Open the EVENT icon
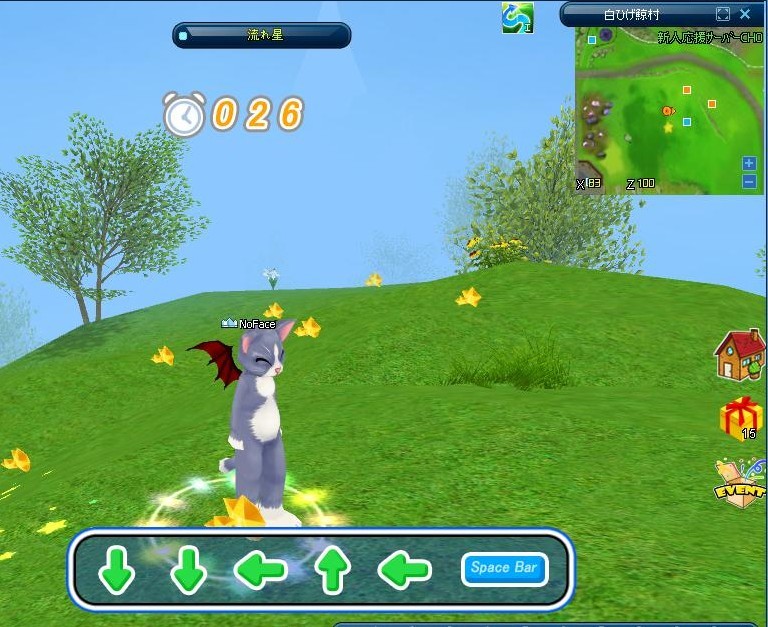 (739, 484)
